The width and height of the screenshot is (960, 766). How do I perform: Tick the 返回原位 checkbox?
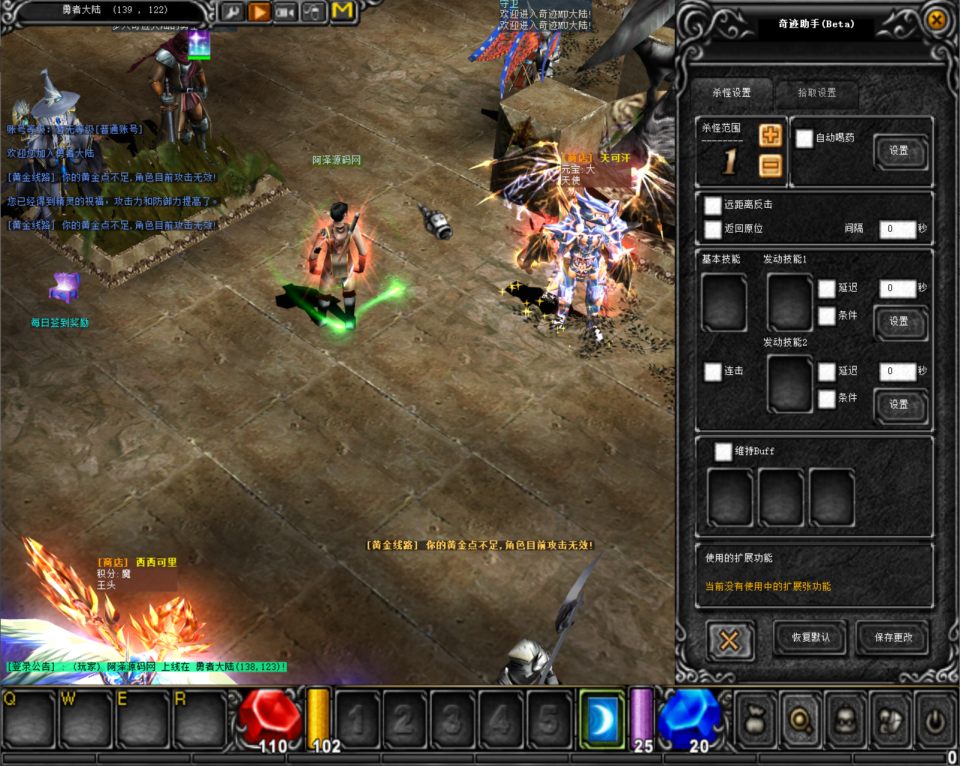point(712,229)
